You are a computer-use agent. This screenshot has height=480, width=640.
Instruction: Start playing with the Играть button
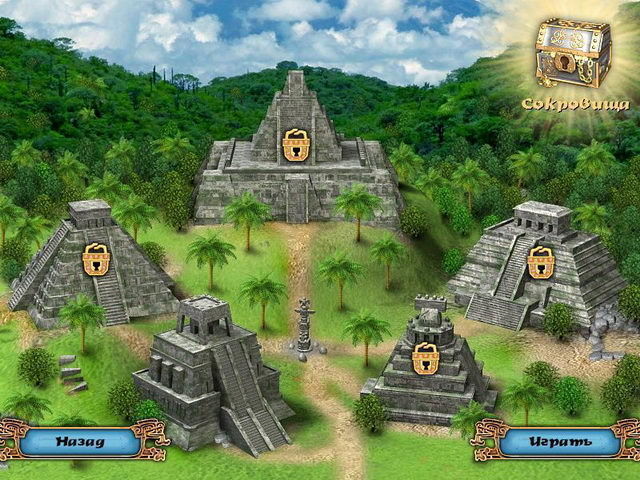click(560, 440)
